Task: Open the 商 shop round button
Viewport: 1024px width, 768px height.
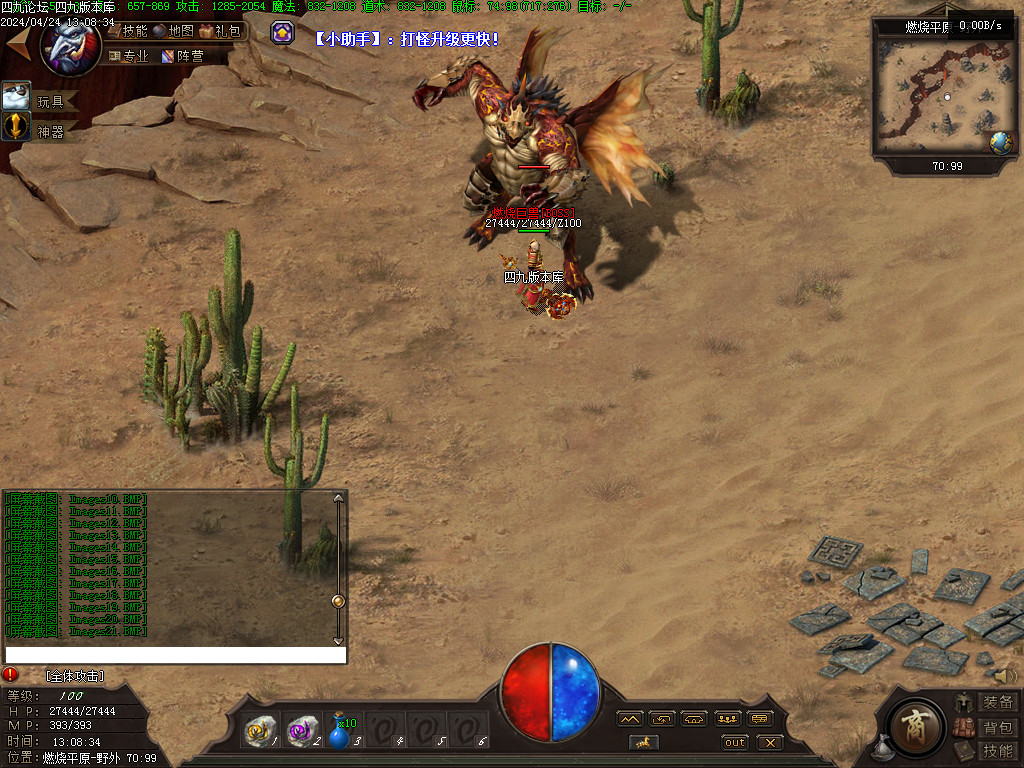Action: click(x=911, y=724)
